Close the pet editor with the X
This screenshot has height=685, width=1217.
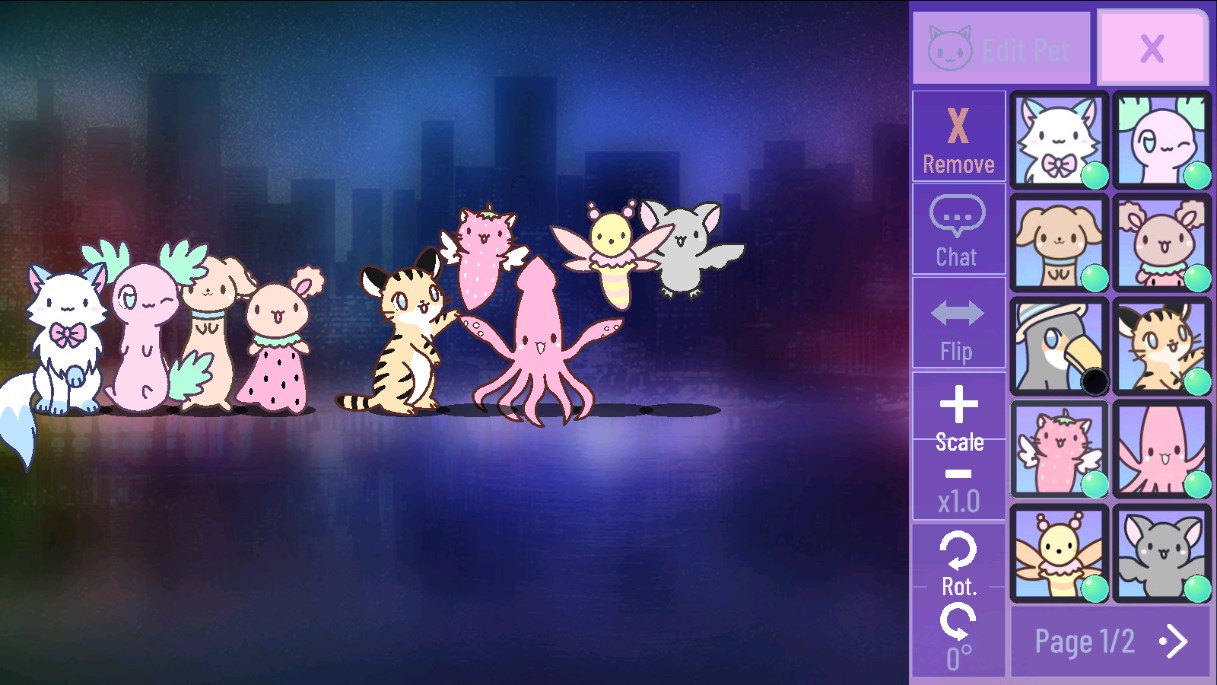1152,48
